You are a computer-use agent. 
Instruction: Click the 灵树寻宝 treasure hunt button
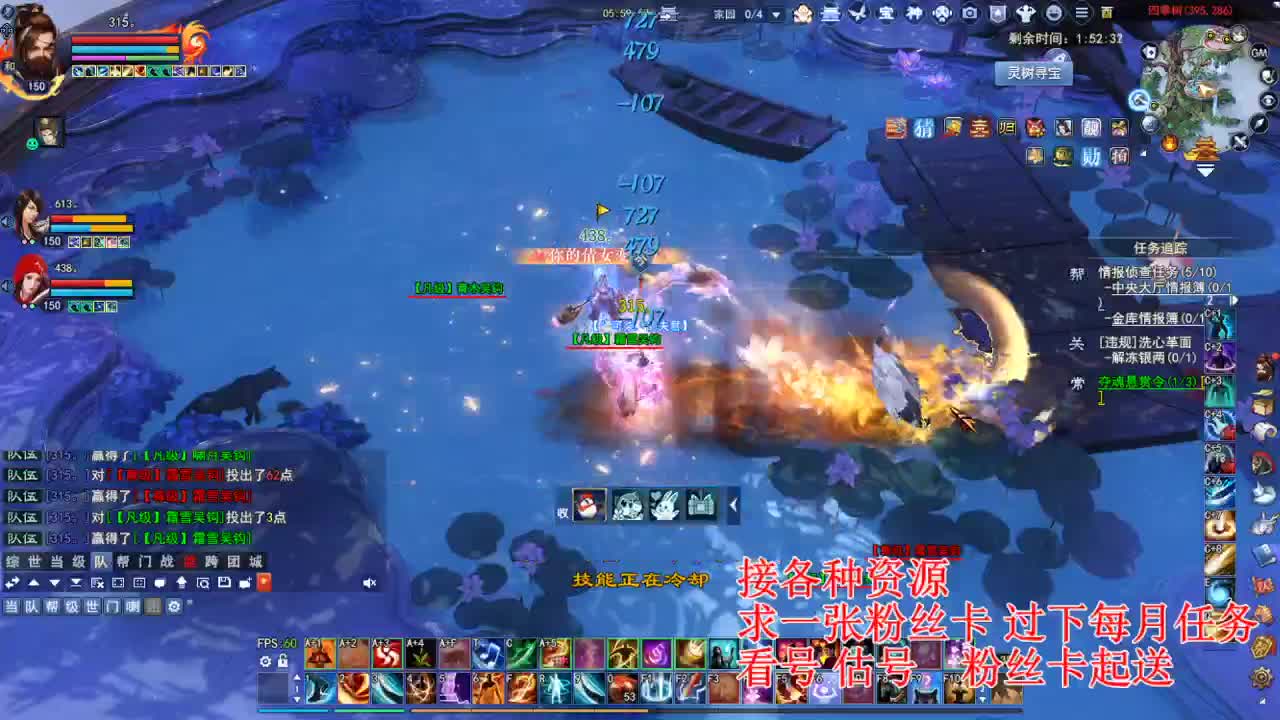coord(1034,74)
